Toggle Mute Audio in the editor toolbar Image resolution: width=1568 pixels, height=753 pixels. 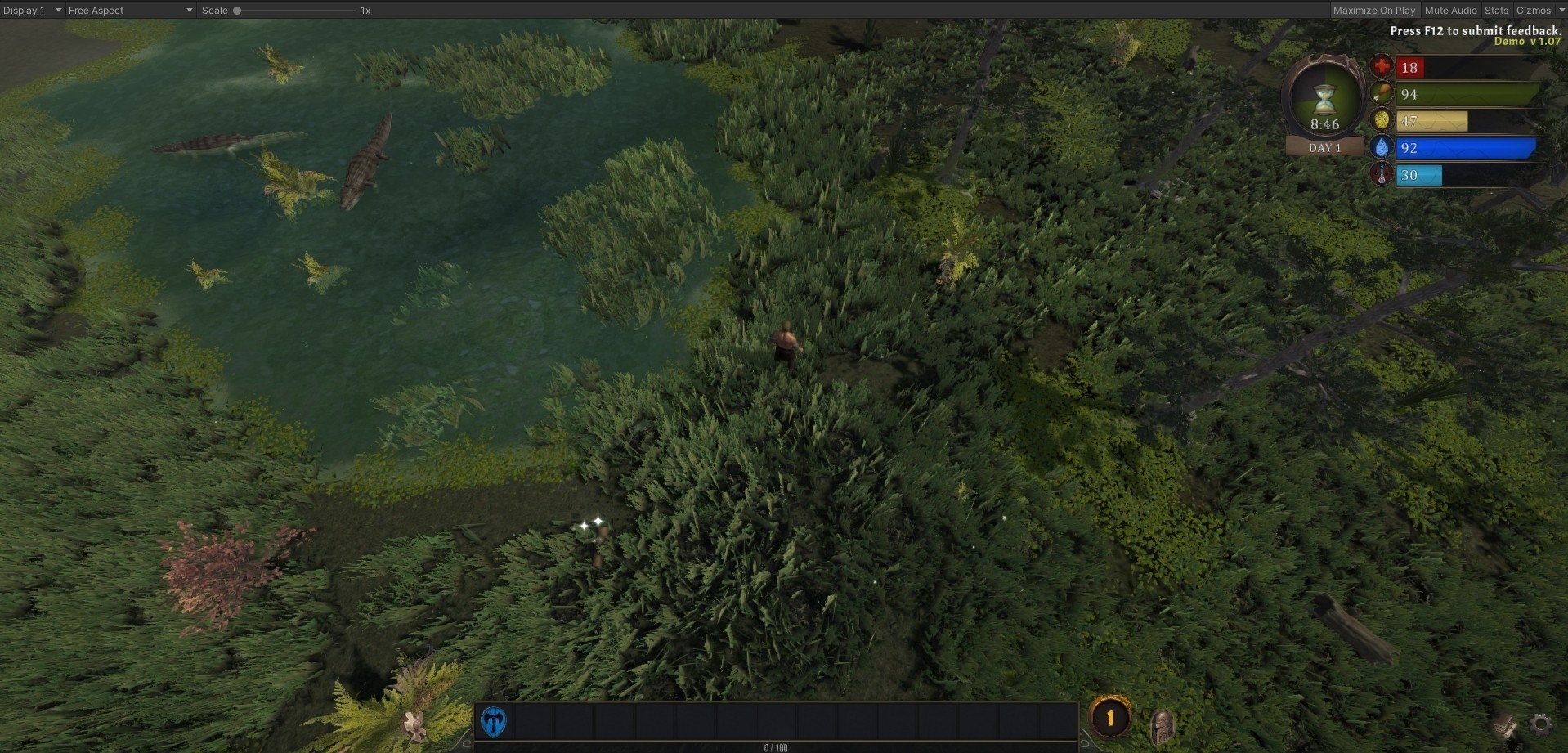click(1450, 11)
